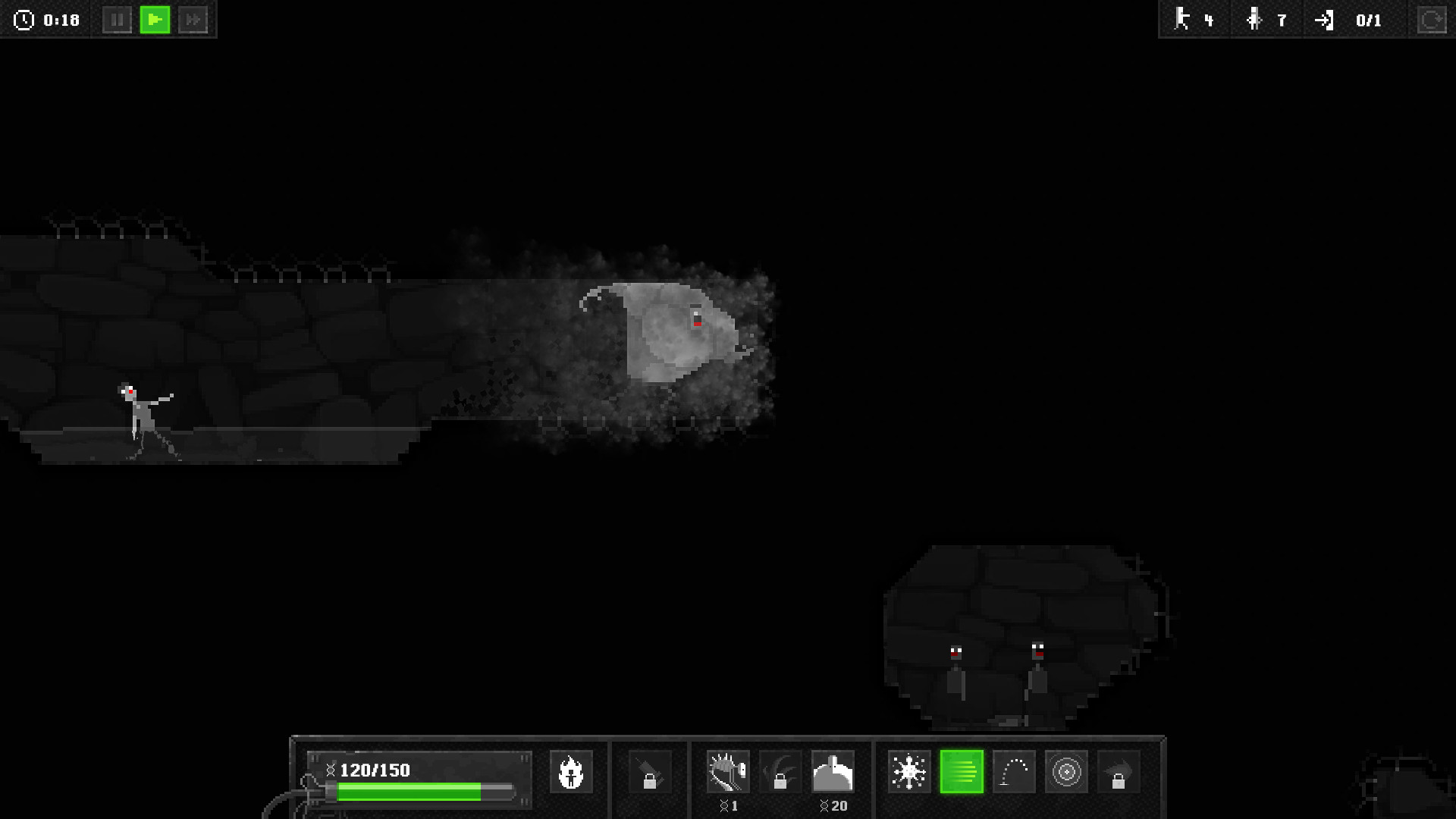Click the timer showing 0:18
The image size is (1456, 819).
coord(48,20)
